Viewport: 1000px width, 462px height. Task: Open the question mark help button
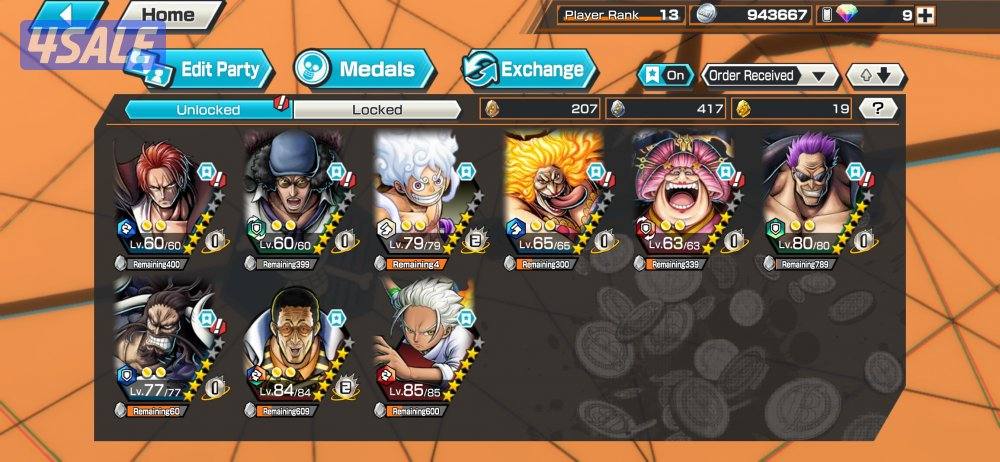(877, 109)
